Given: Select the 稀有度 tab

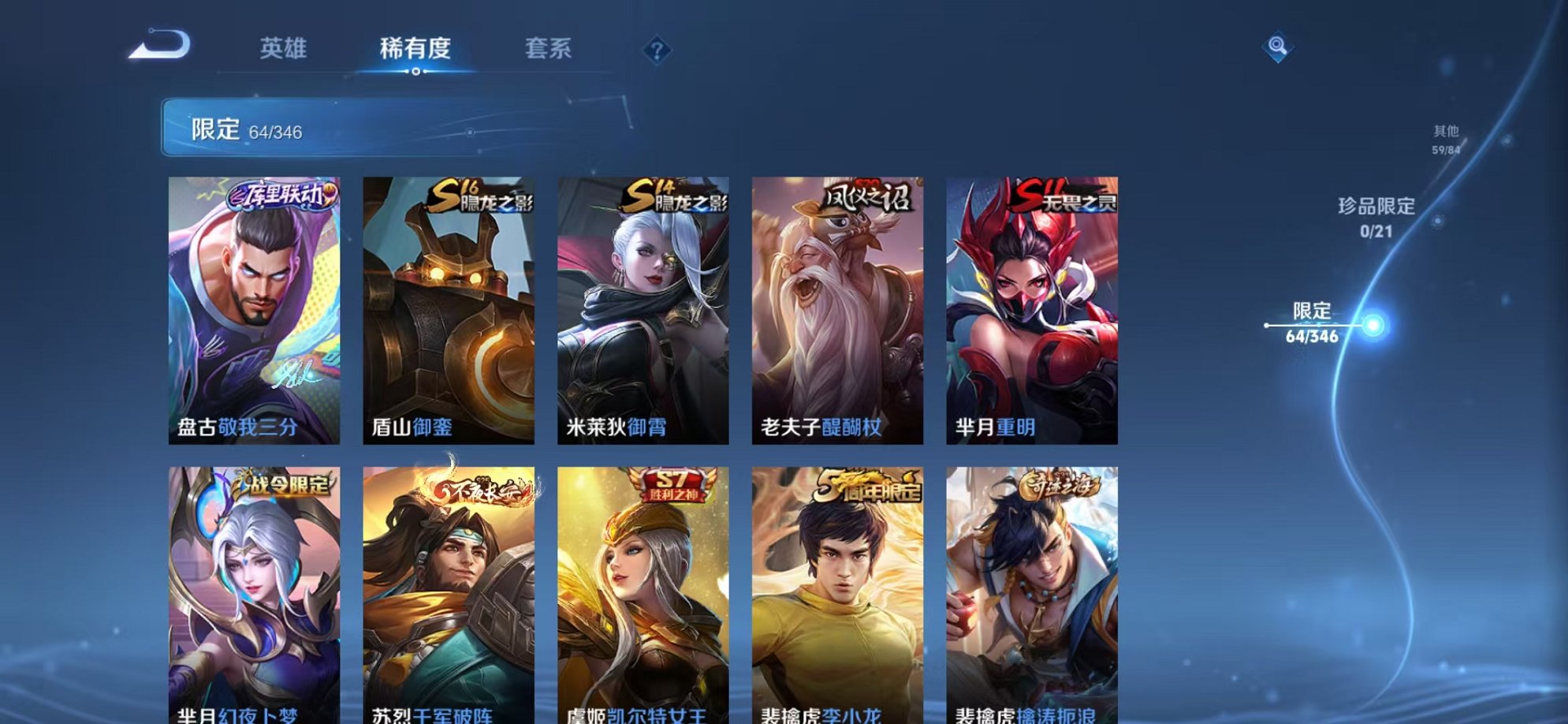Looking at the screenshot, I should (416, 49).
